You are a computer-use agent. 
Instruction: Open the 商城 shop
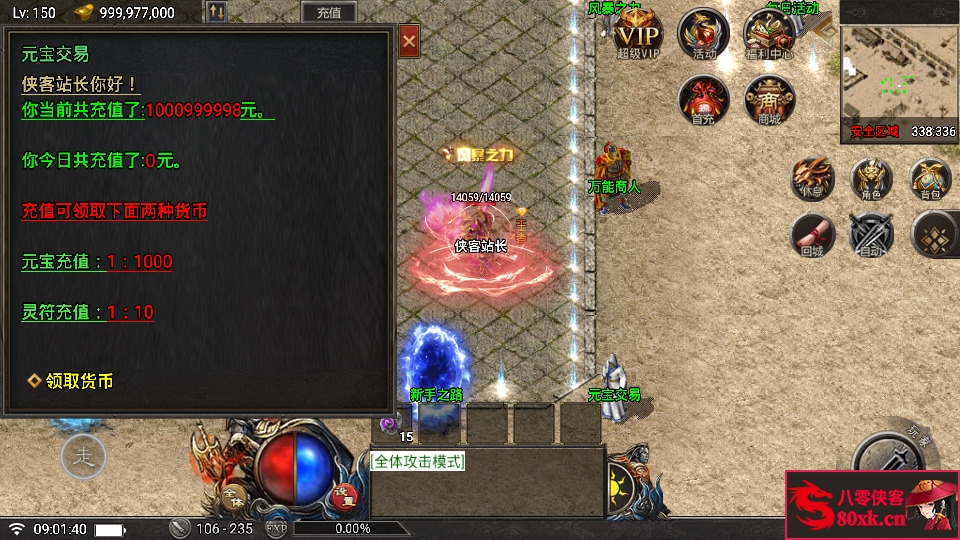tap(769, 99)
